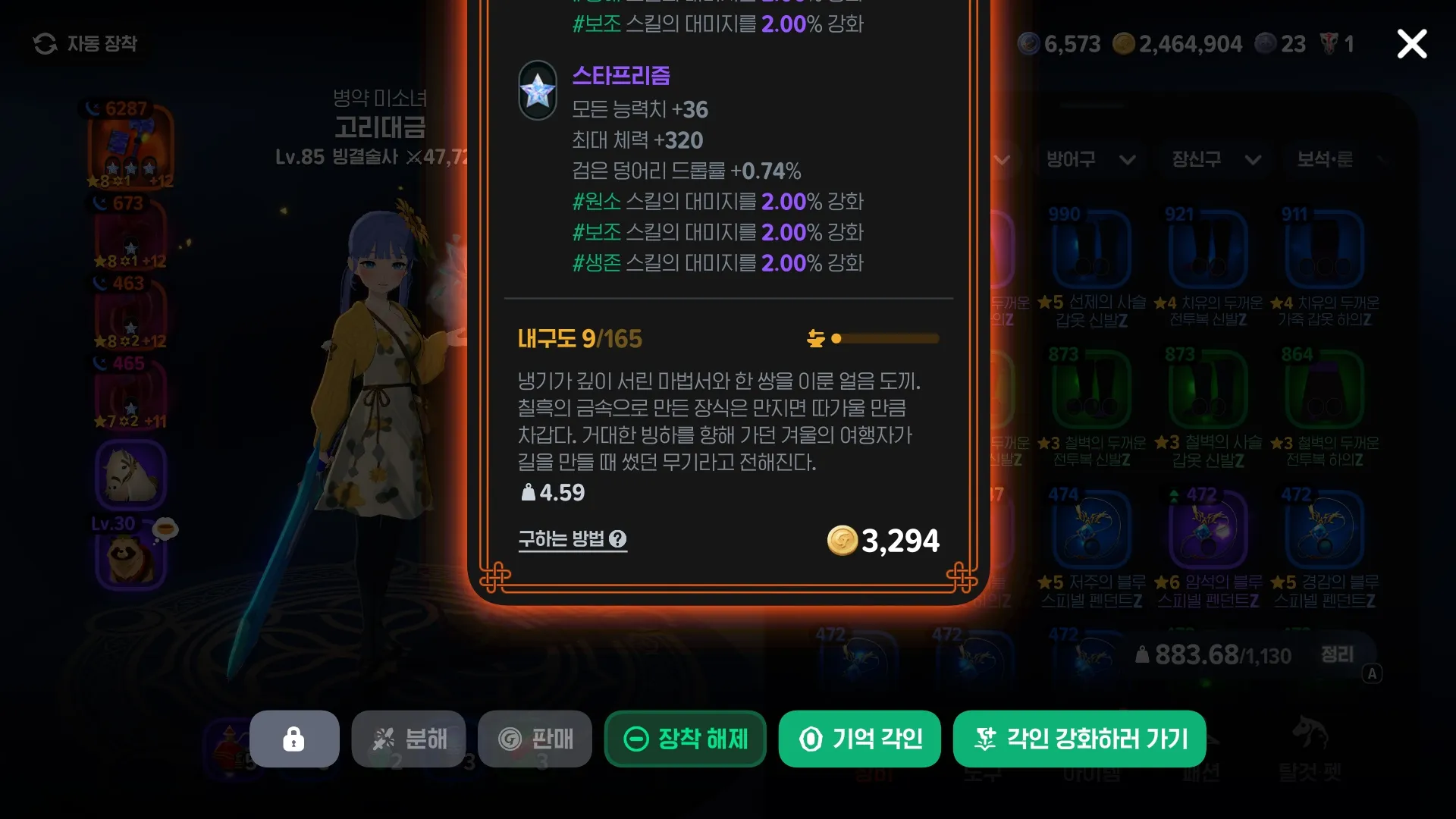This screenshot has width=1456, height=819.
Task: Click the 자동 장착 refresh icon
Action: pos(45,43)
